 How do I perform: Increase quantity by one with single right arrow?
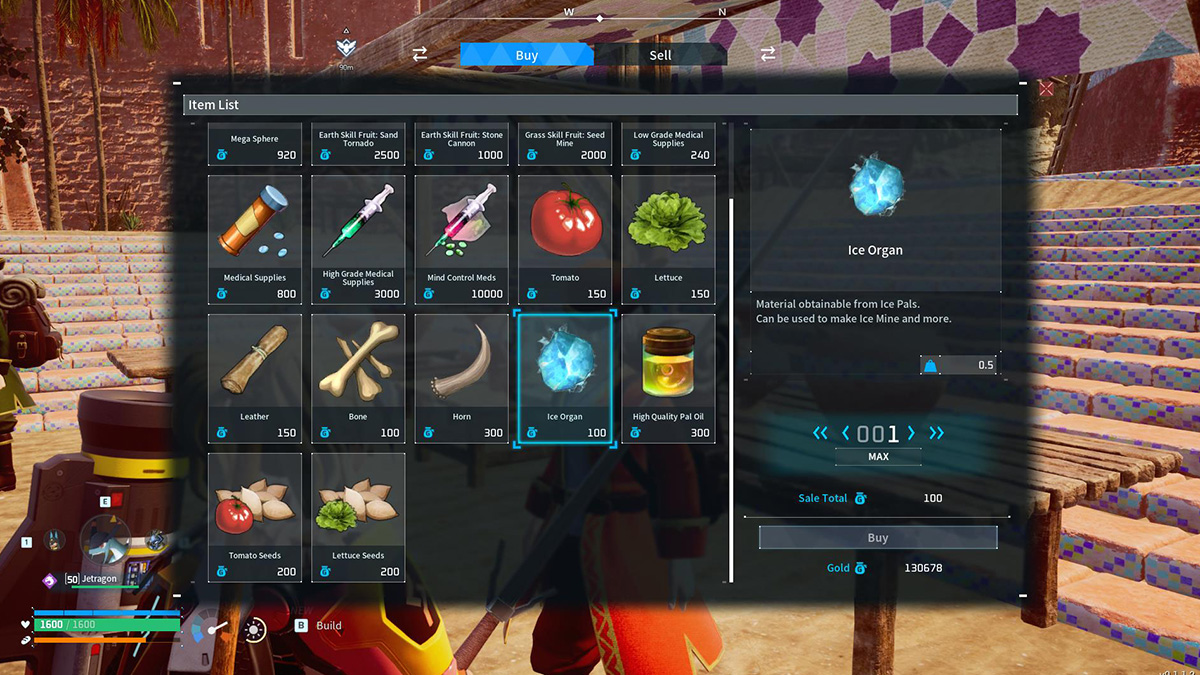[x=911, y=433]
